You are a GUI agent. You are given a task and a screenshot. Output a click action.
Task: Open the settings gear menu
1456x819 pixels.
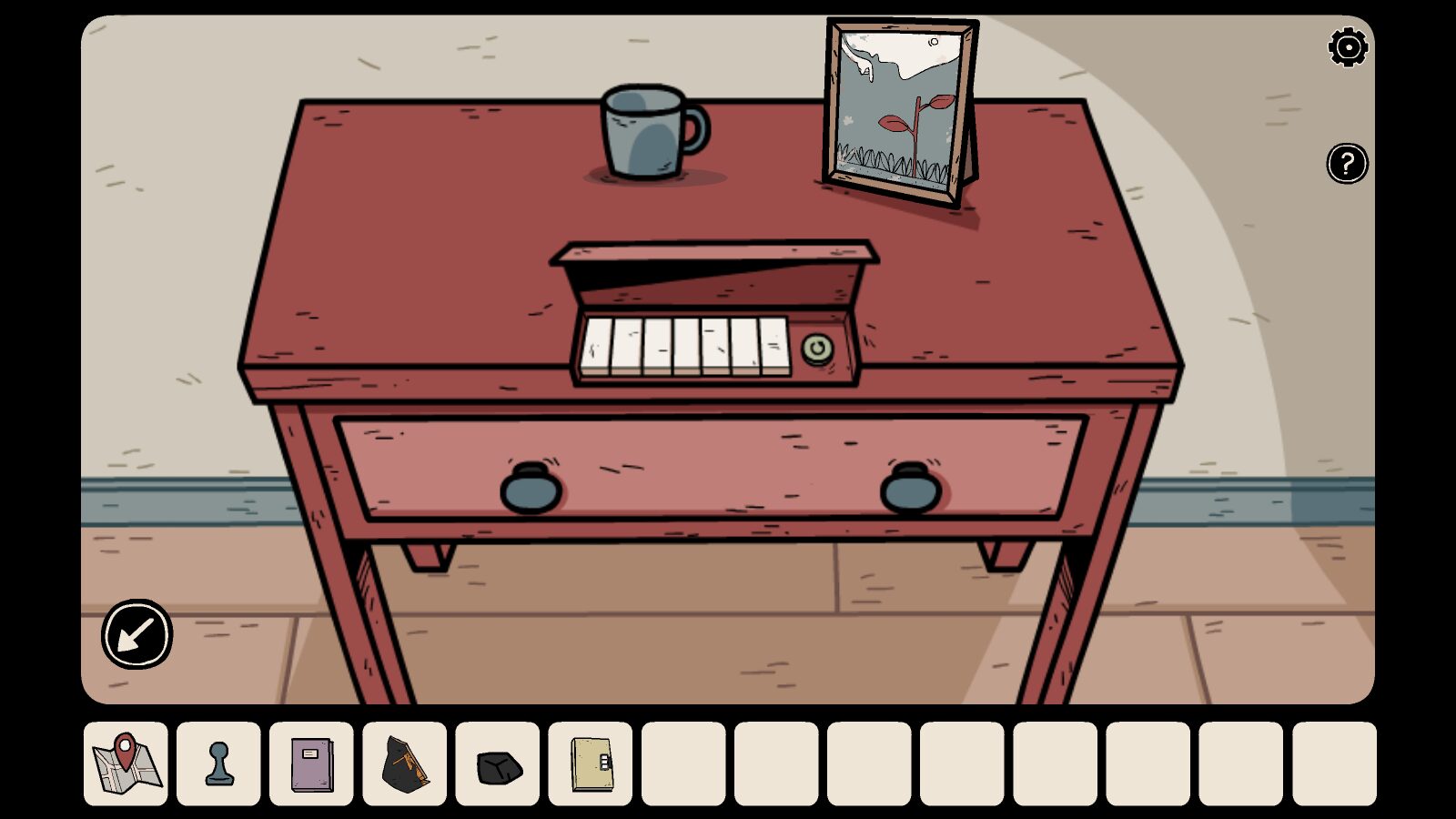(1348, 47)
